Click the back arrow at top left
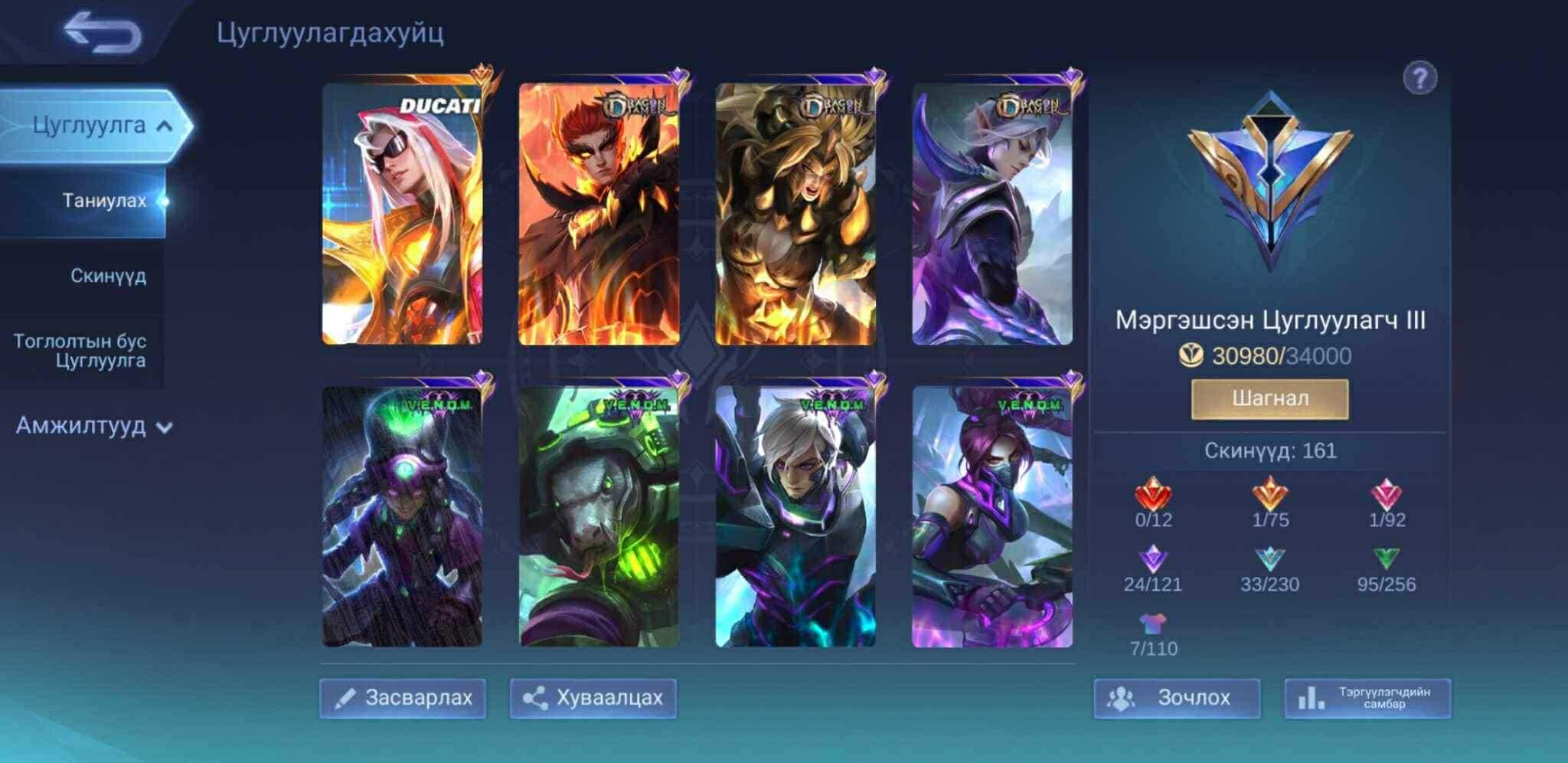 tap(101, 32)
